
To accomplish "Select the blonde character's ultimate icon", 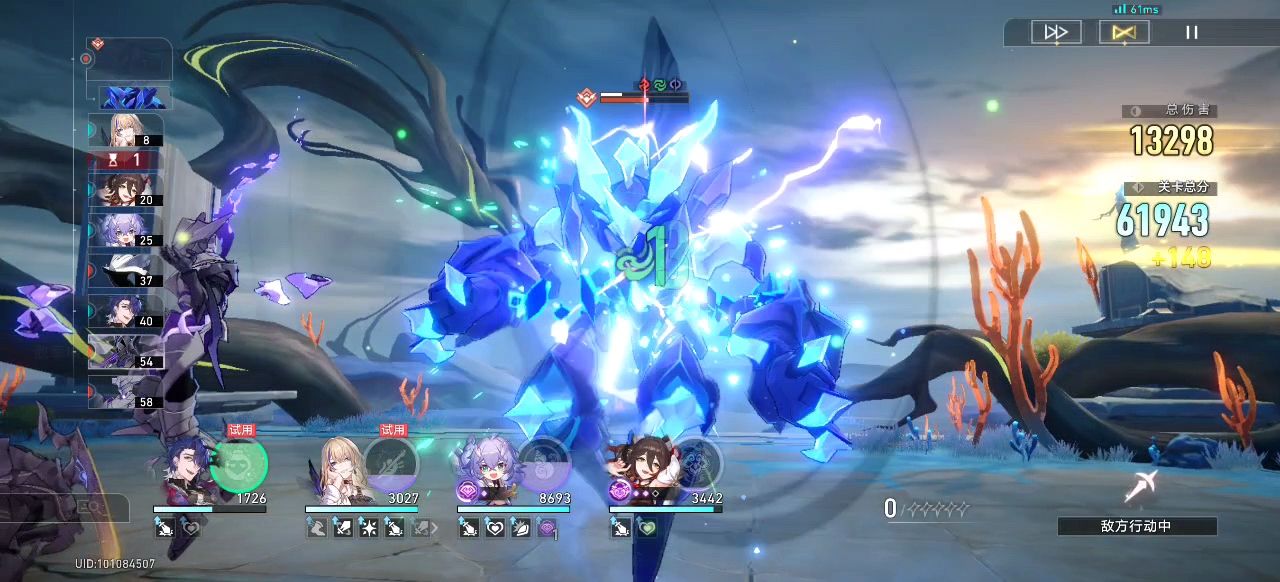I will 391,465.
